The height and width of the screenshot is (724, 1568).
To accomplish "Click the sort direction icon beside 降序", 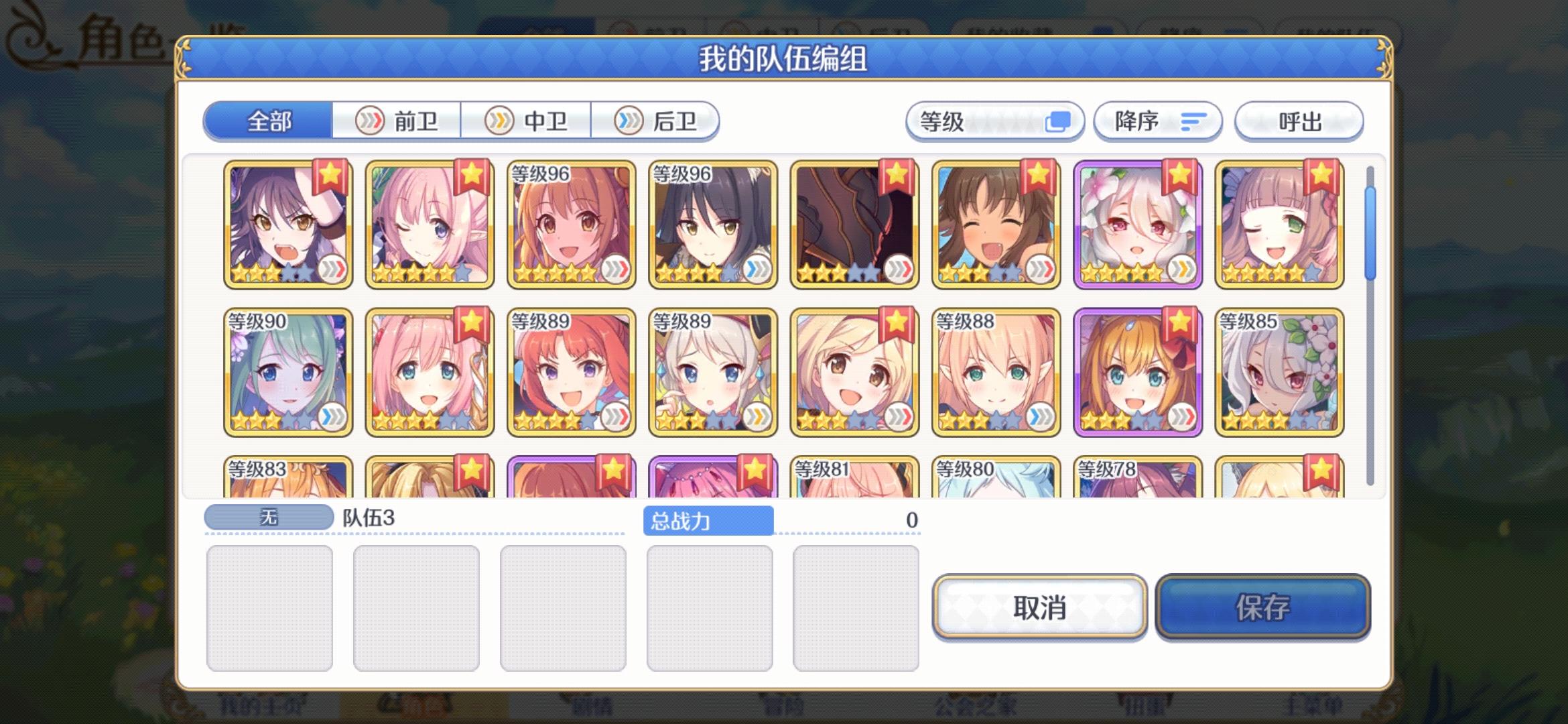I will [x=1196, y=121].
